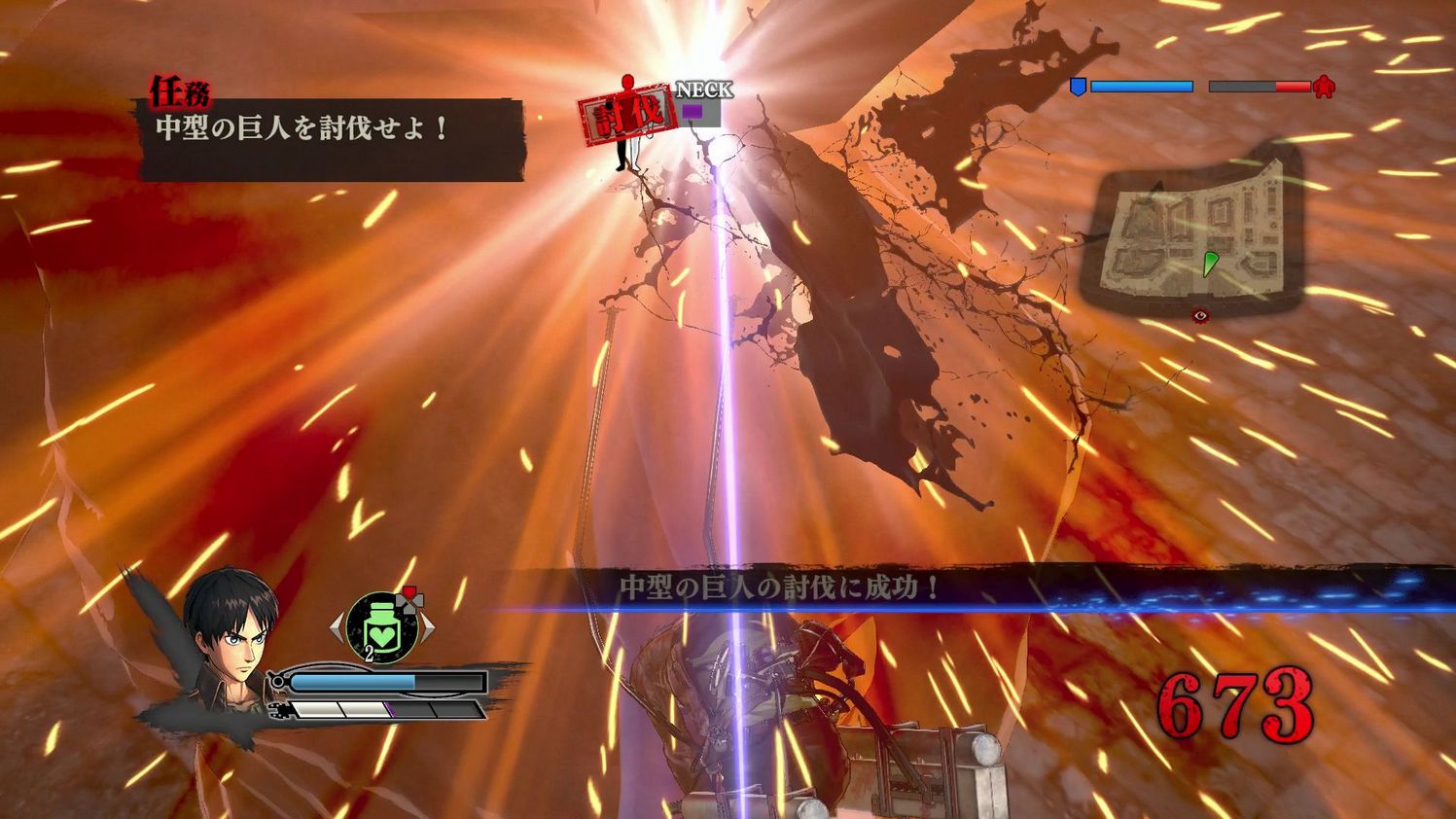Image resolution: width=1456 pixels, height=819 pixels.
Task: Click the red titan silhouette above the NECK label
Action: click(x=627, y=84)
